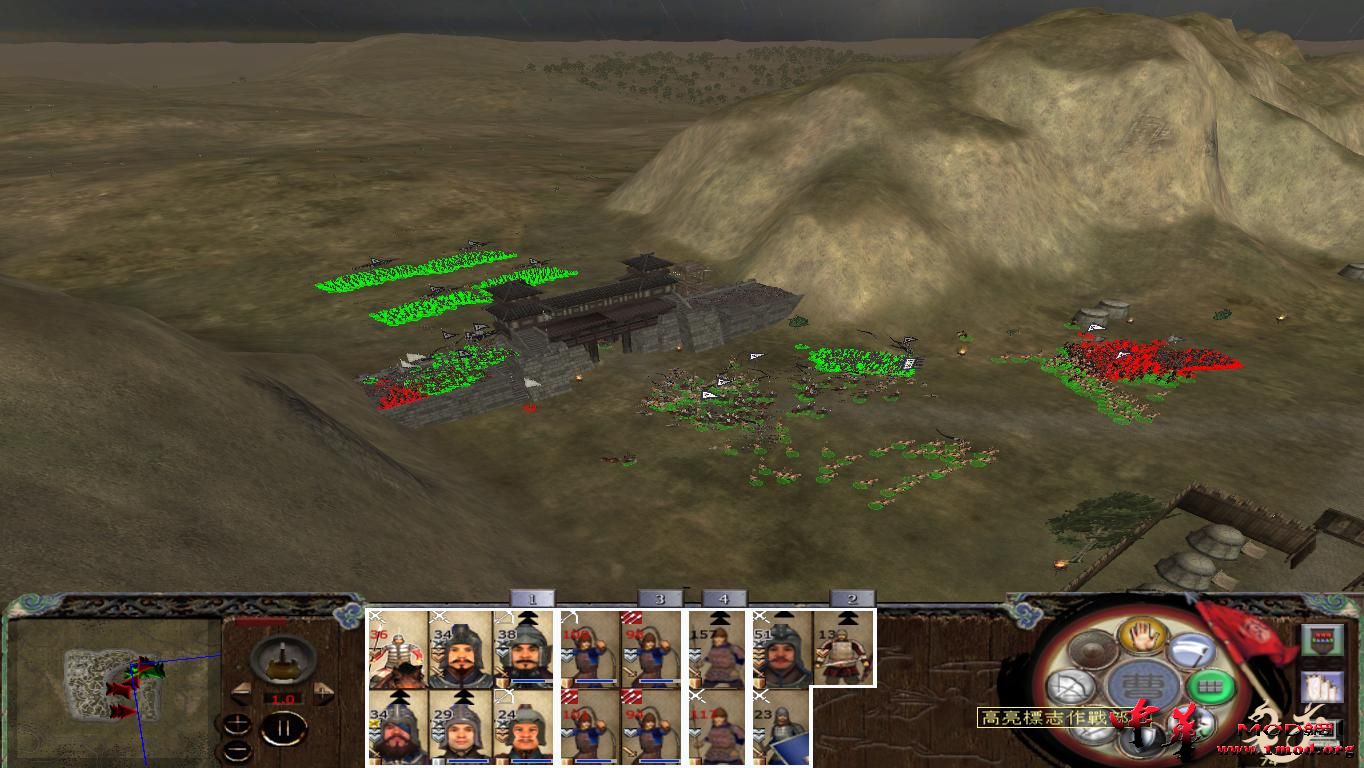The height and width of the screenshot is (768, 1364).
Task: Switch to unit group tab 3
Action: point(658,598)
